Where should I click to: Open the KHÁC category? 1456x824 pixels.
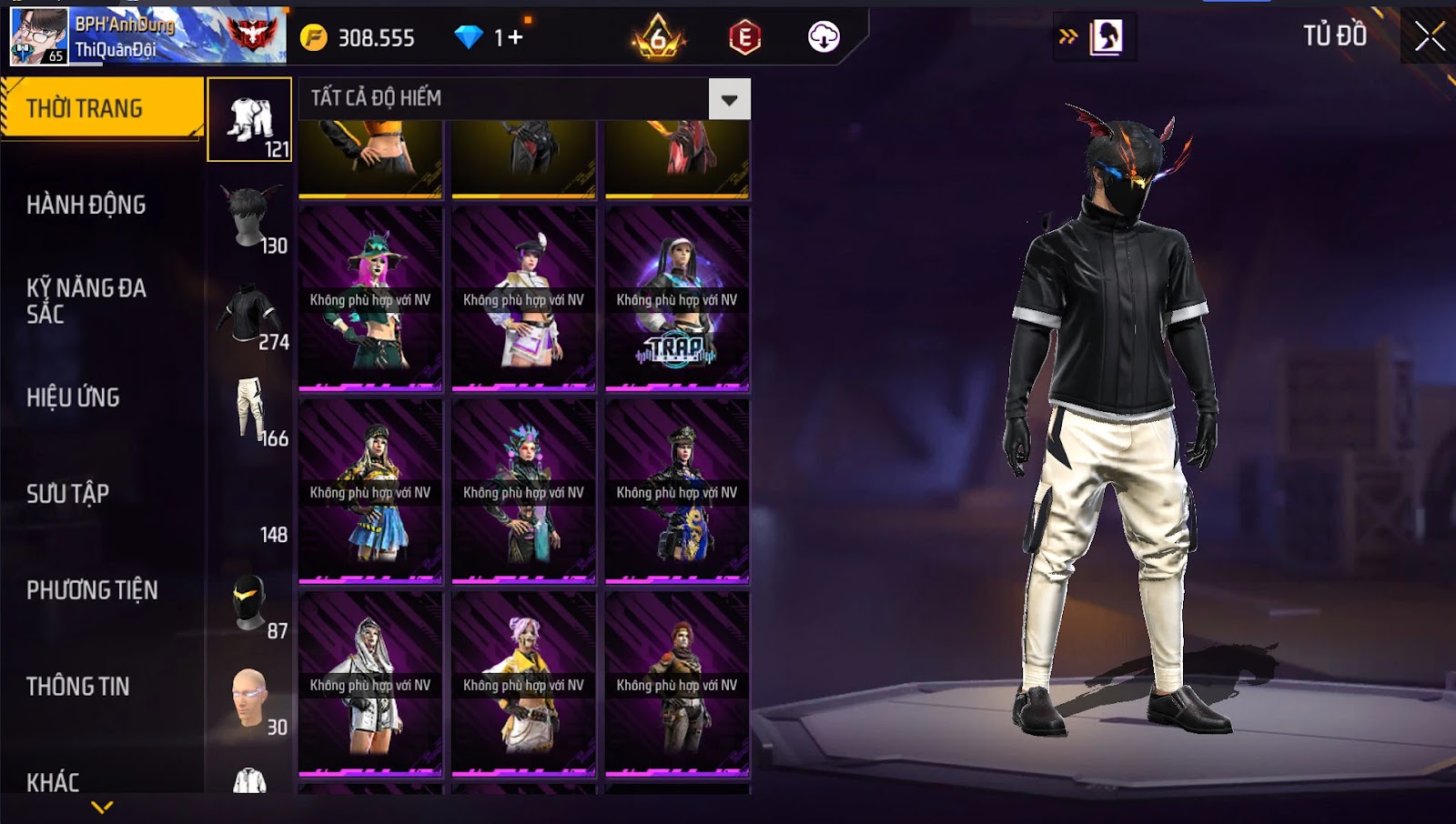[53, 781]
